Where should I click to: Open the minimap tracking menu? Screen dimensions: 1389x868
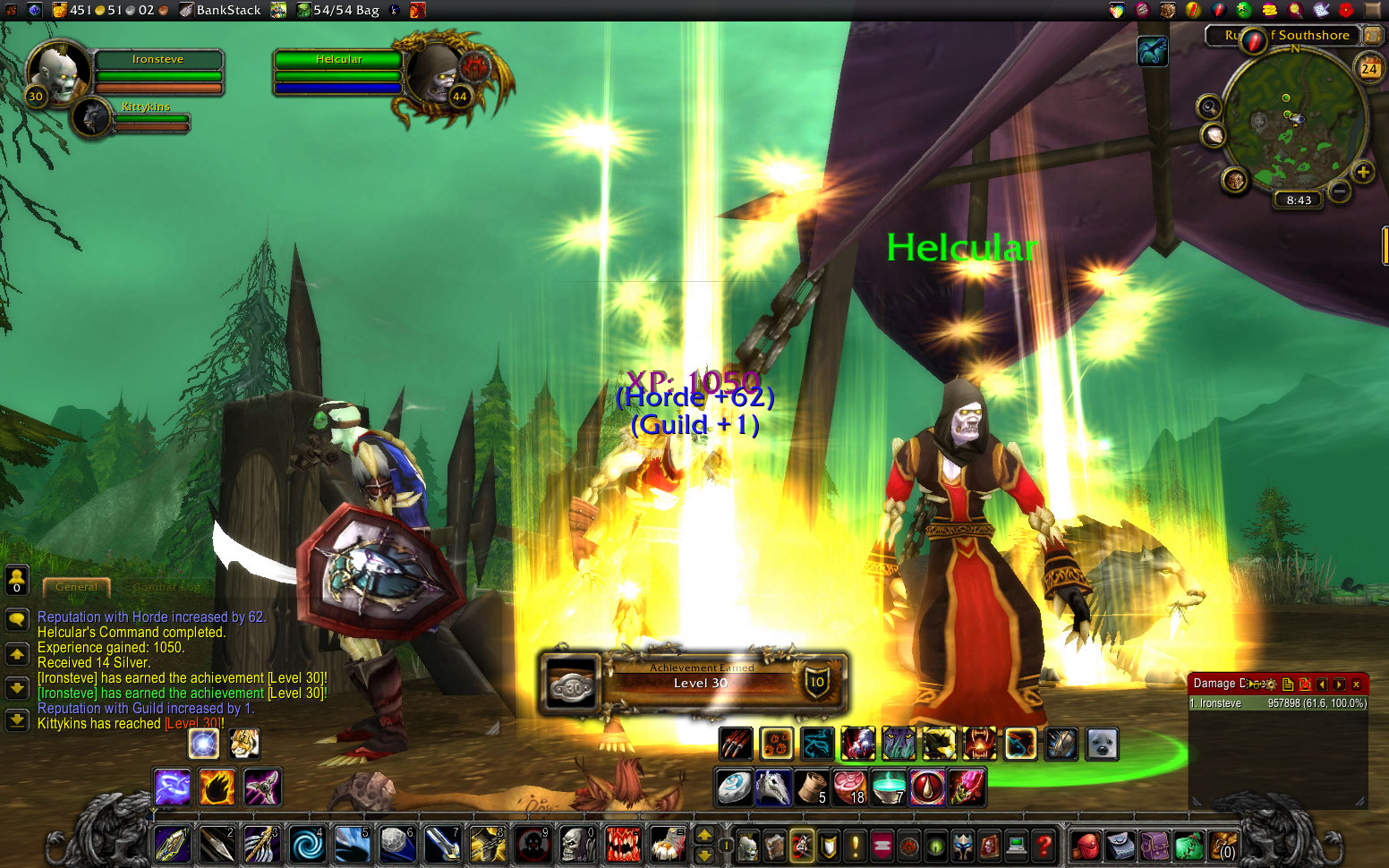tap(1209, 107)
